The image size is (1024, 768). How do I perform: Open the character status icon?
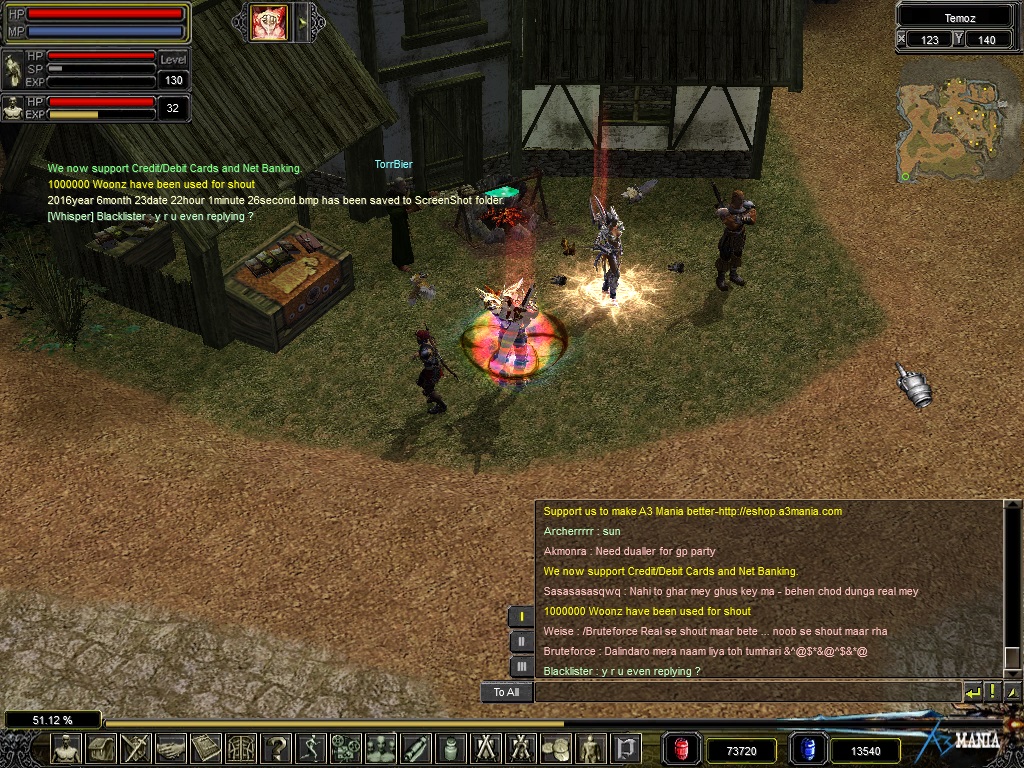(x=66, y=748)
